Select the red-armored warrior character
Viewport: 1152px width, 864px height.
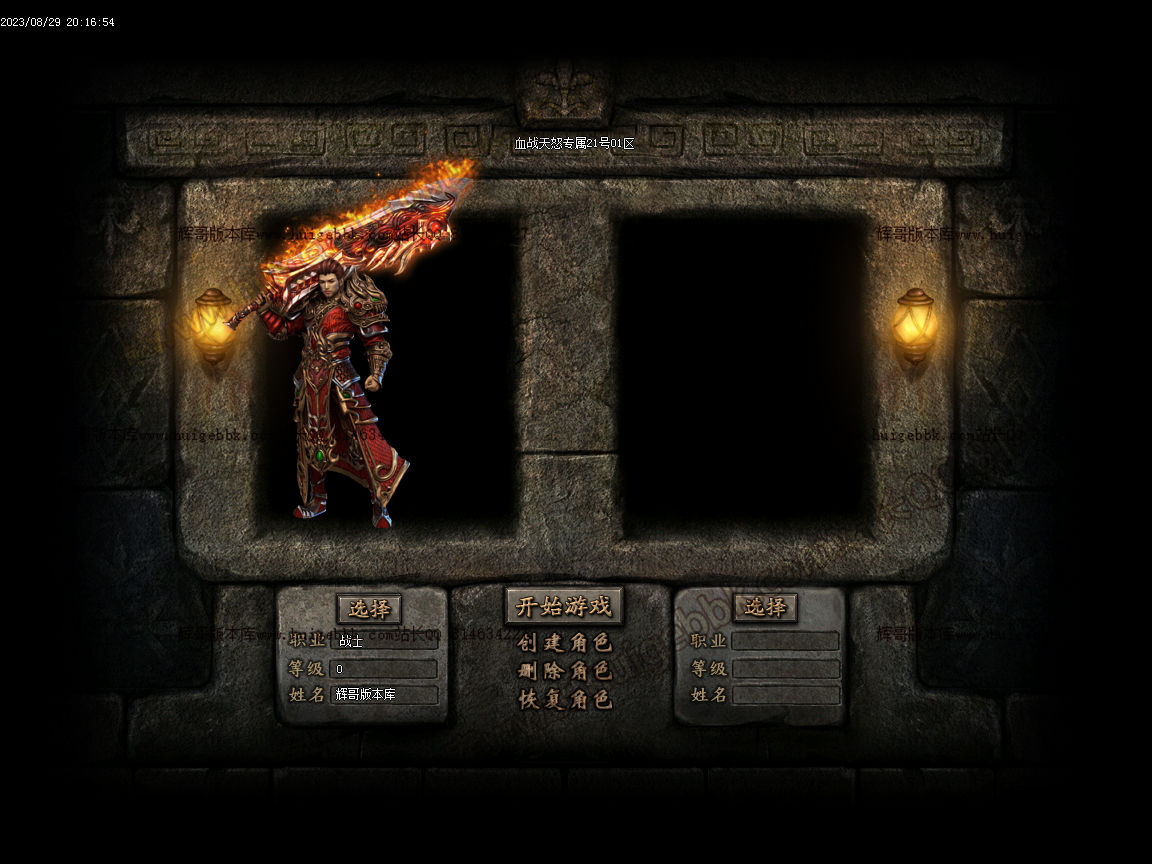pyautogui.click(x=340, y=400)
